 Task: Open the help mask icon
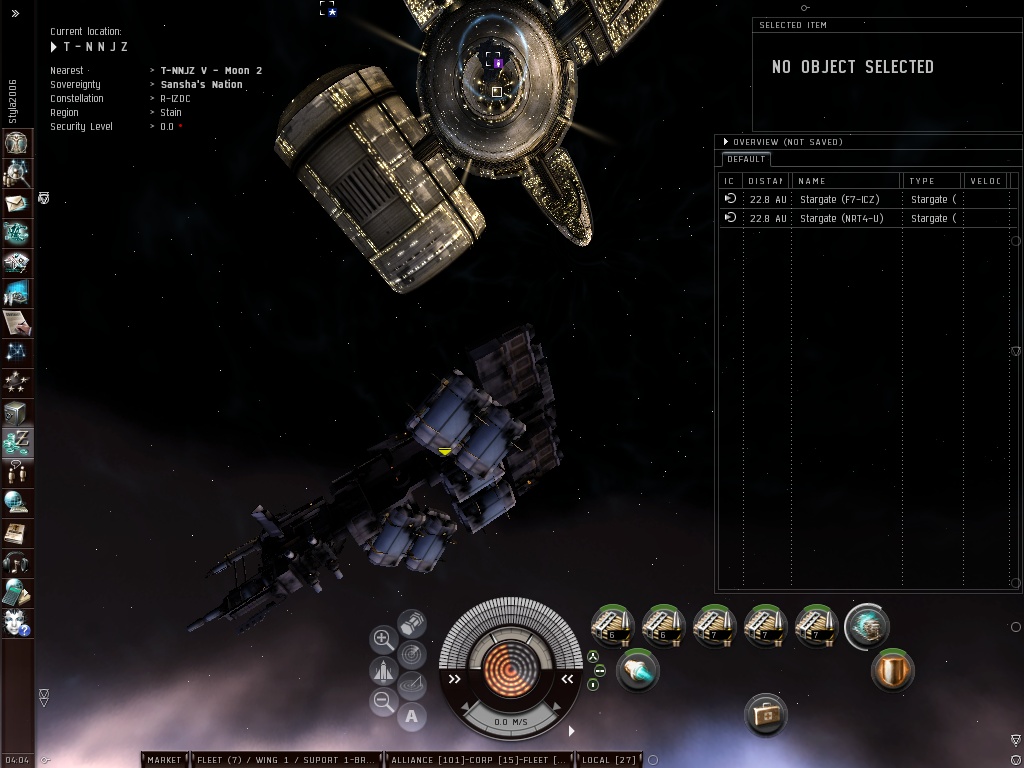(17, 623)
